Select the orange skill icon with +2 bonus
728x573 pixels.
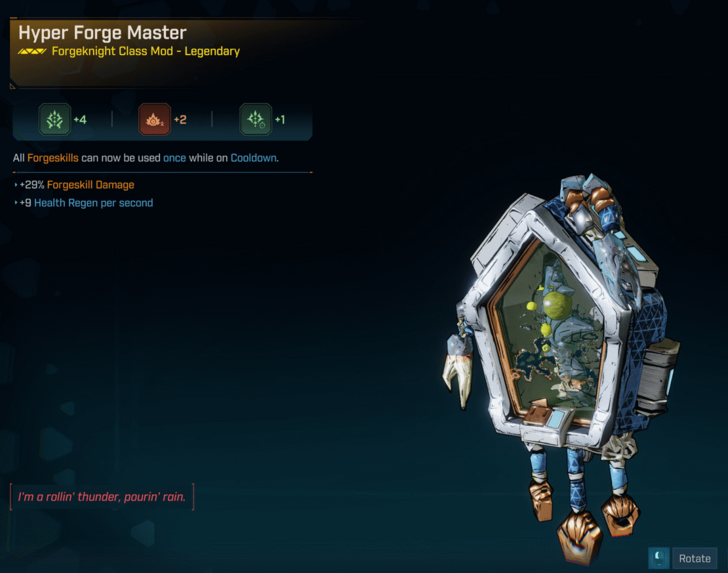[154, 120]
